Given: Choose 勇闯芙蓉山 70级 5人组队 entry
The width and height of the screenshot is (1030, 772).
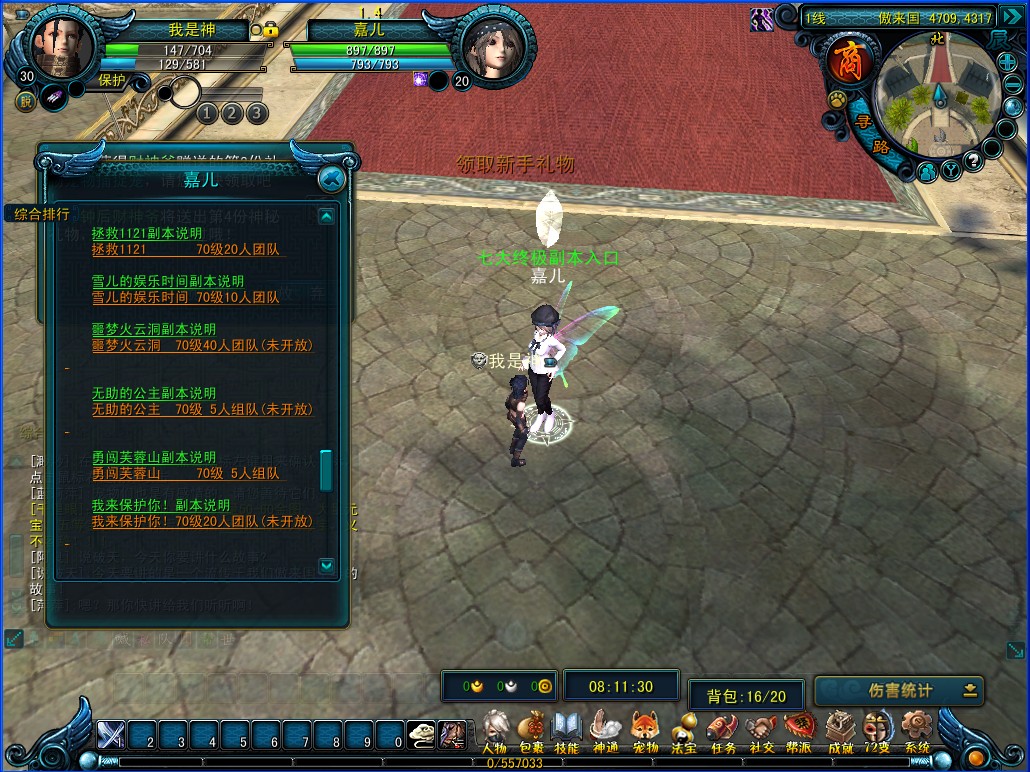Looking at the screenshot, I should (x=185, y=473).
